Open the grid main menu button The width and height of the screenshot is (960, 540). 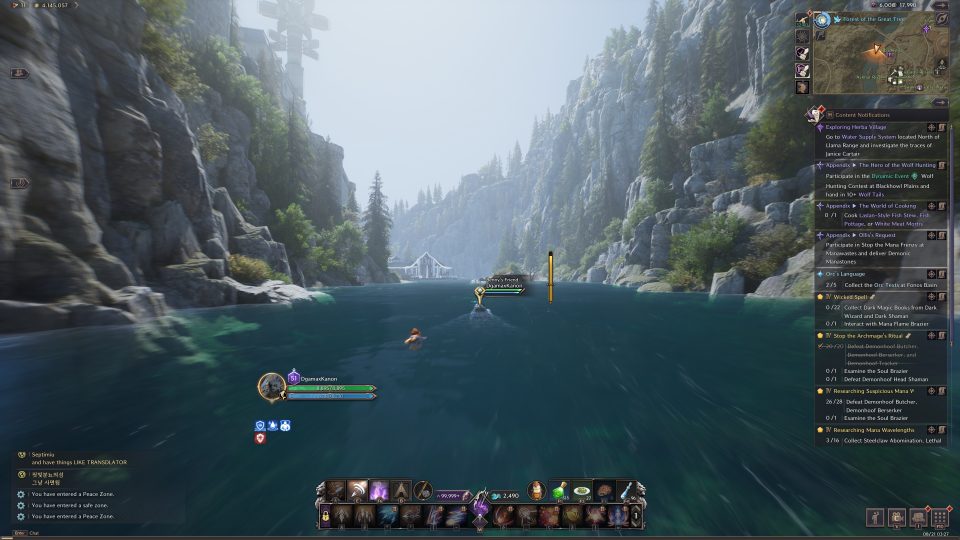[x=938, y=517]
